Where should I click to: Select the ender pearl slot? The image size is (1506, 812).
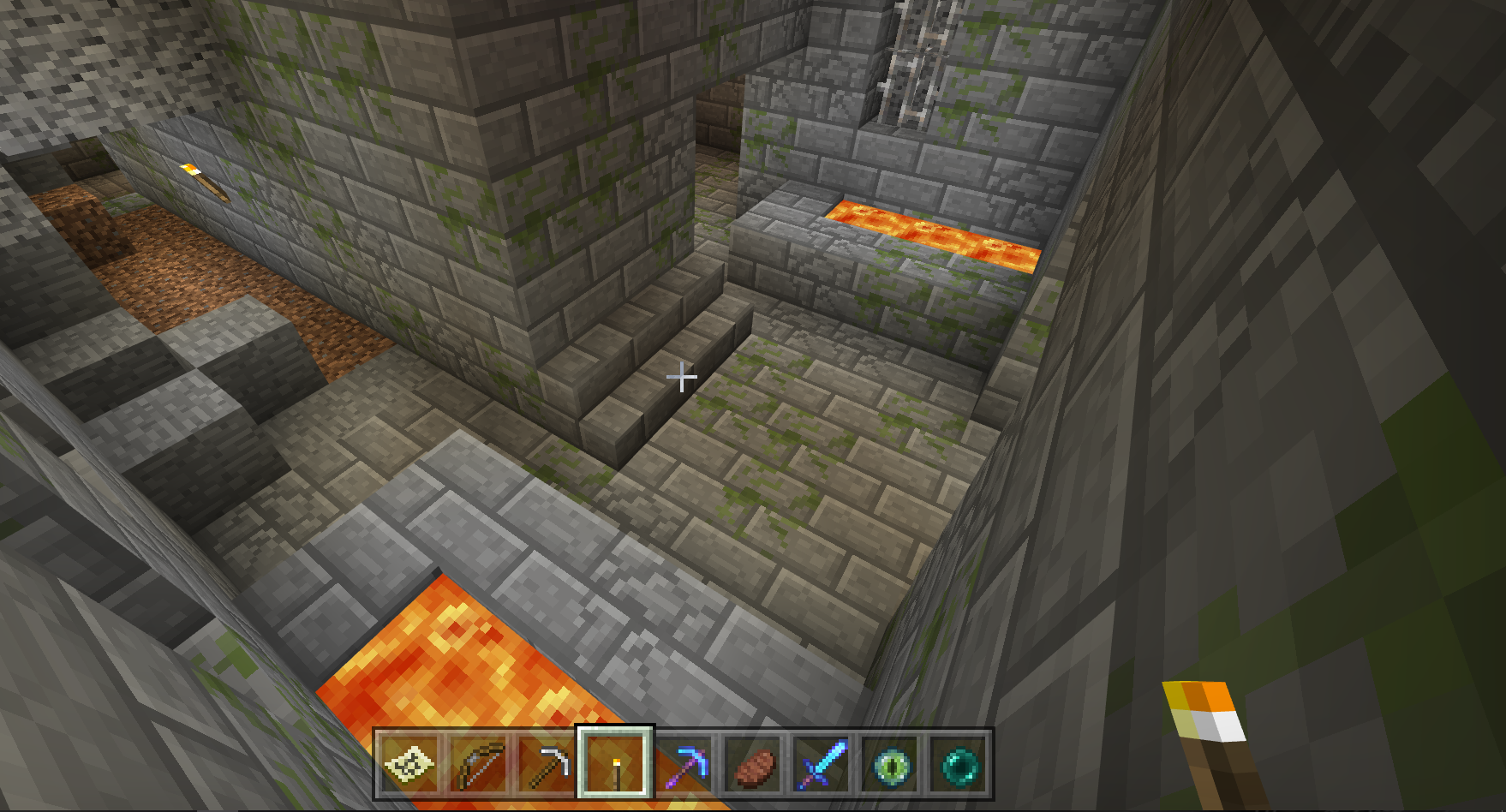[x=958, y=764]
